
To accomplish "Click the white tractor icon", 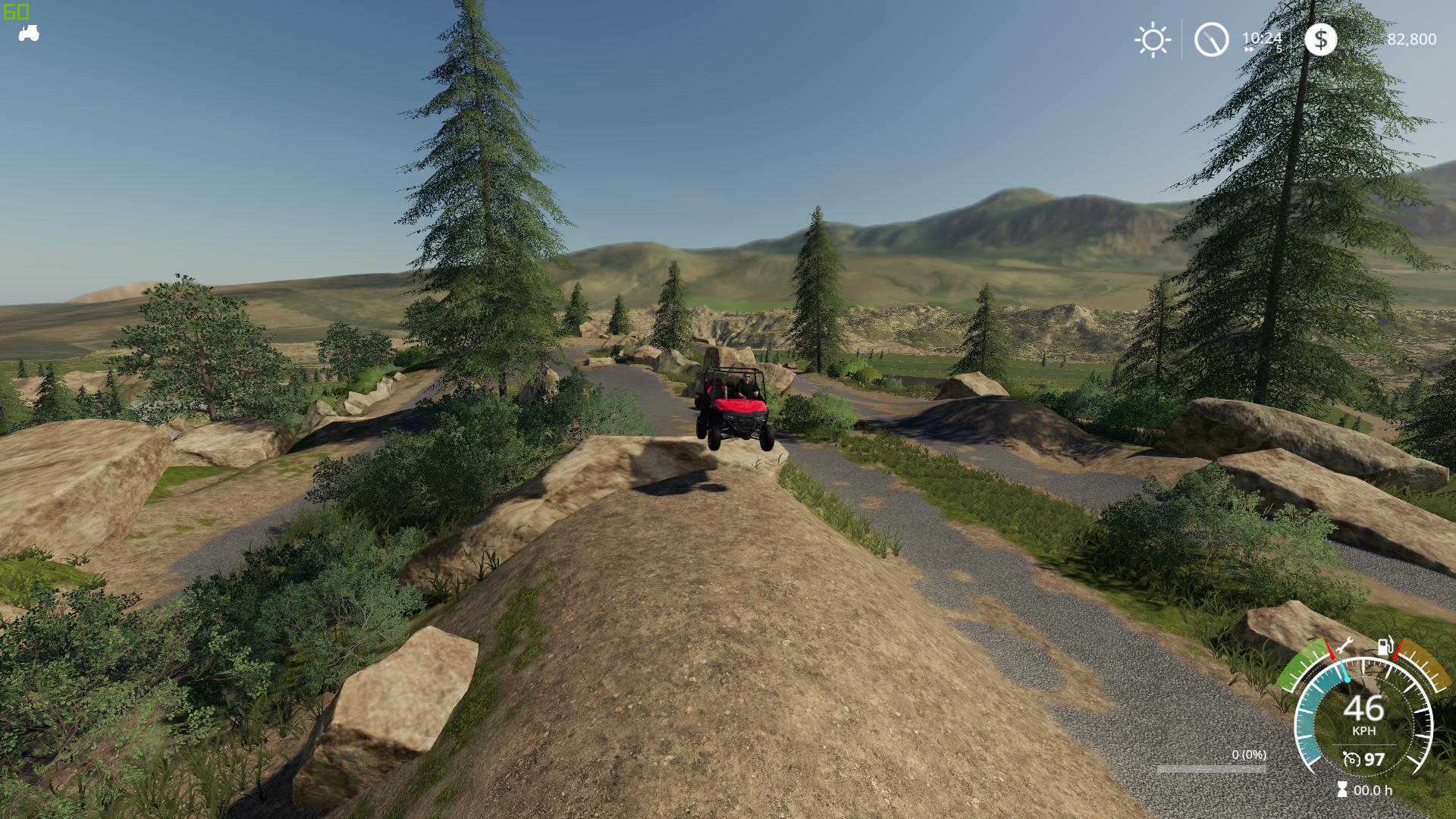I will coord(29,33).
